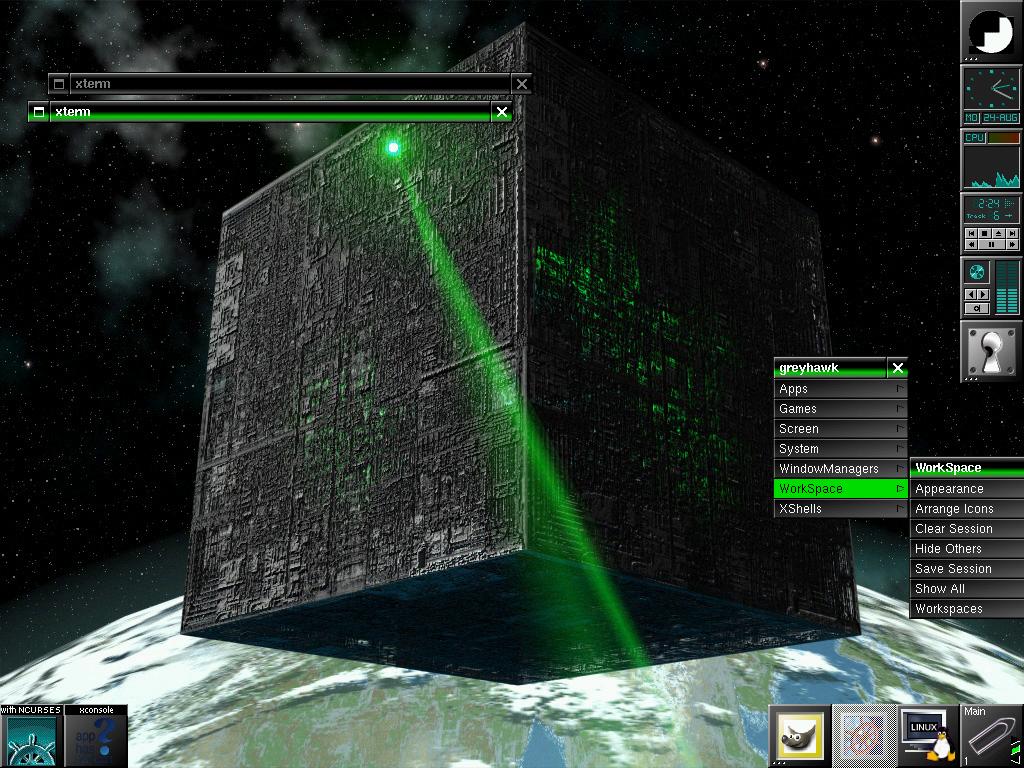The image size is (1024, 768).
Task: Minimize the inactive grey xterm window
Action: click(x=59, y=84)
